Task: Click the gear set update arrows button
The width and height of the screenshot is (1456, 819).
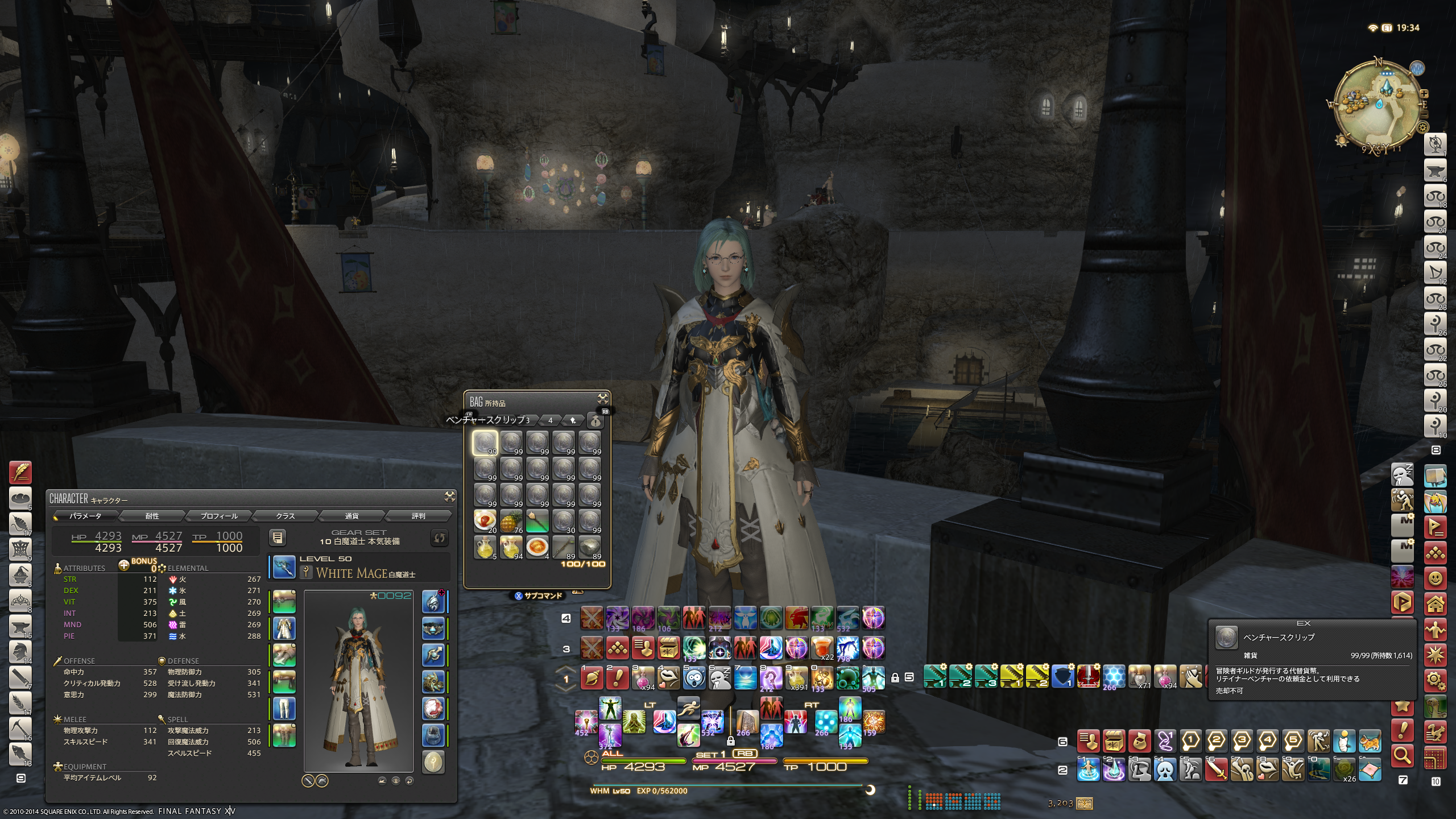Action: 440,537
